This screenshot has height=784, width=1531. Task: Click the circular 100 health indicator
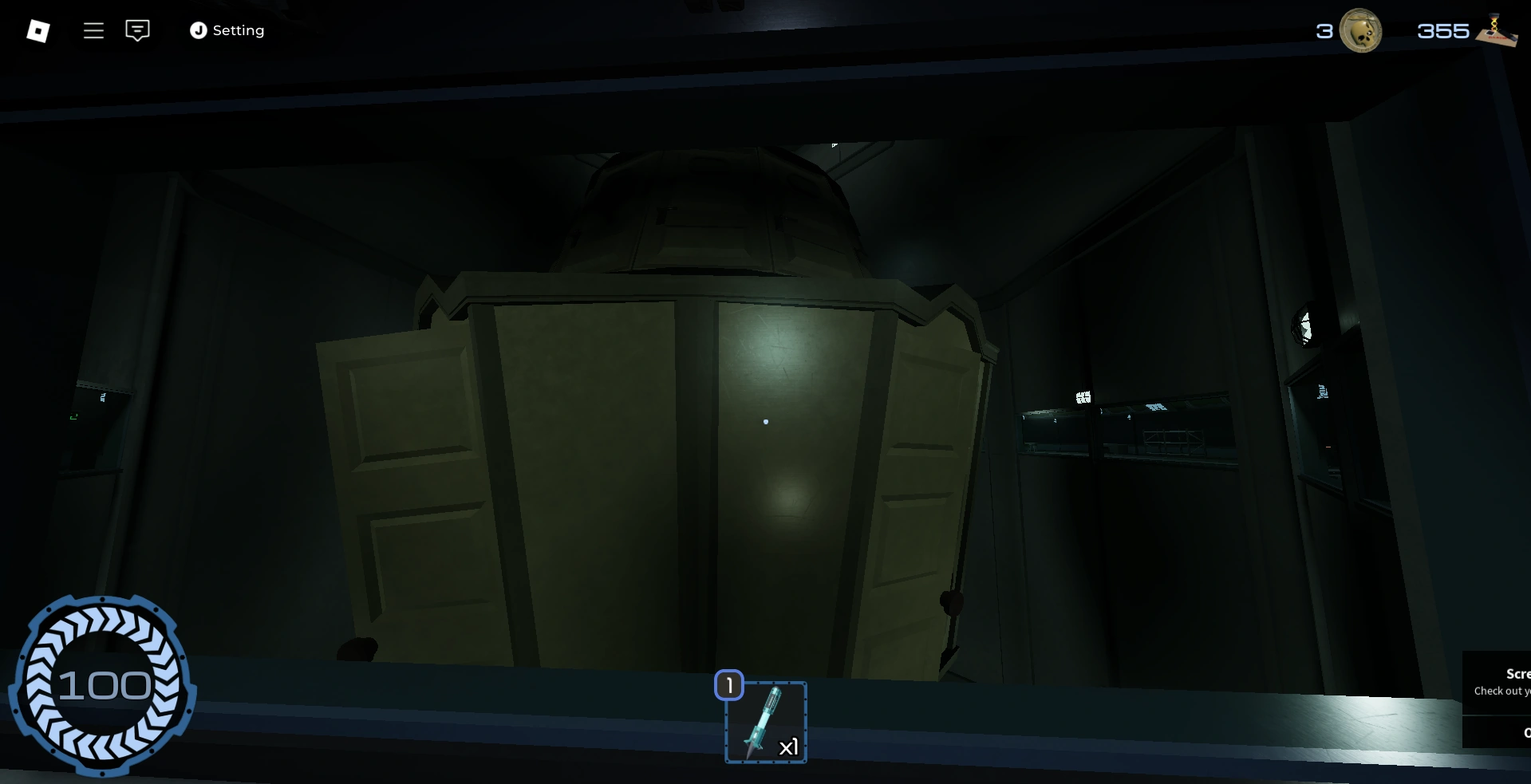tap(104, 684)
